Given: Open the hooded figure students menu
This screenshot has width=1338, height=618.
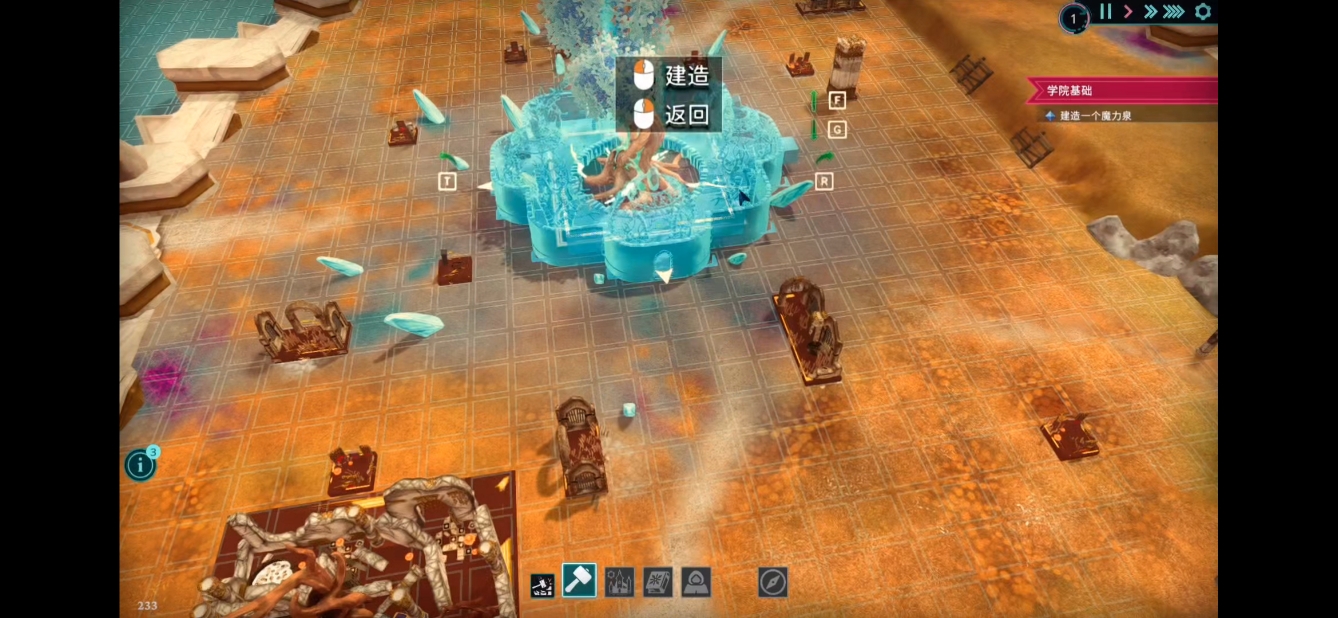Looking at the screenshot, I should click(x=695, y=582).
